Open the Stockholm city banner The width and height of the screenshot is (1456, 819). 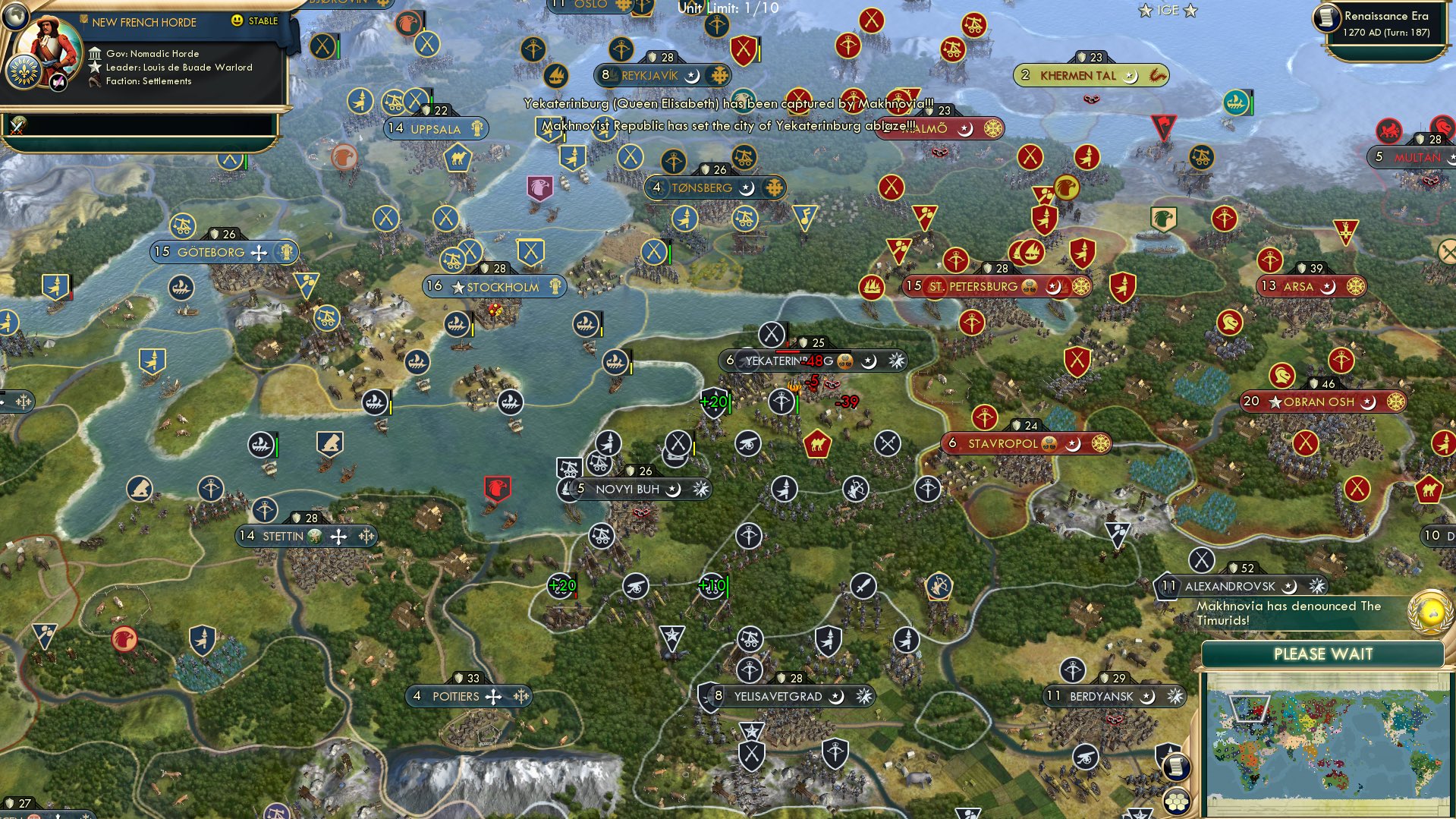[492, 286]
